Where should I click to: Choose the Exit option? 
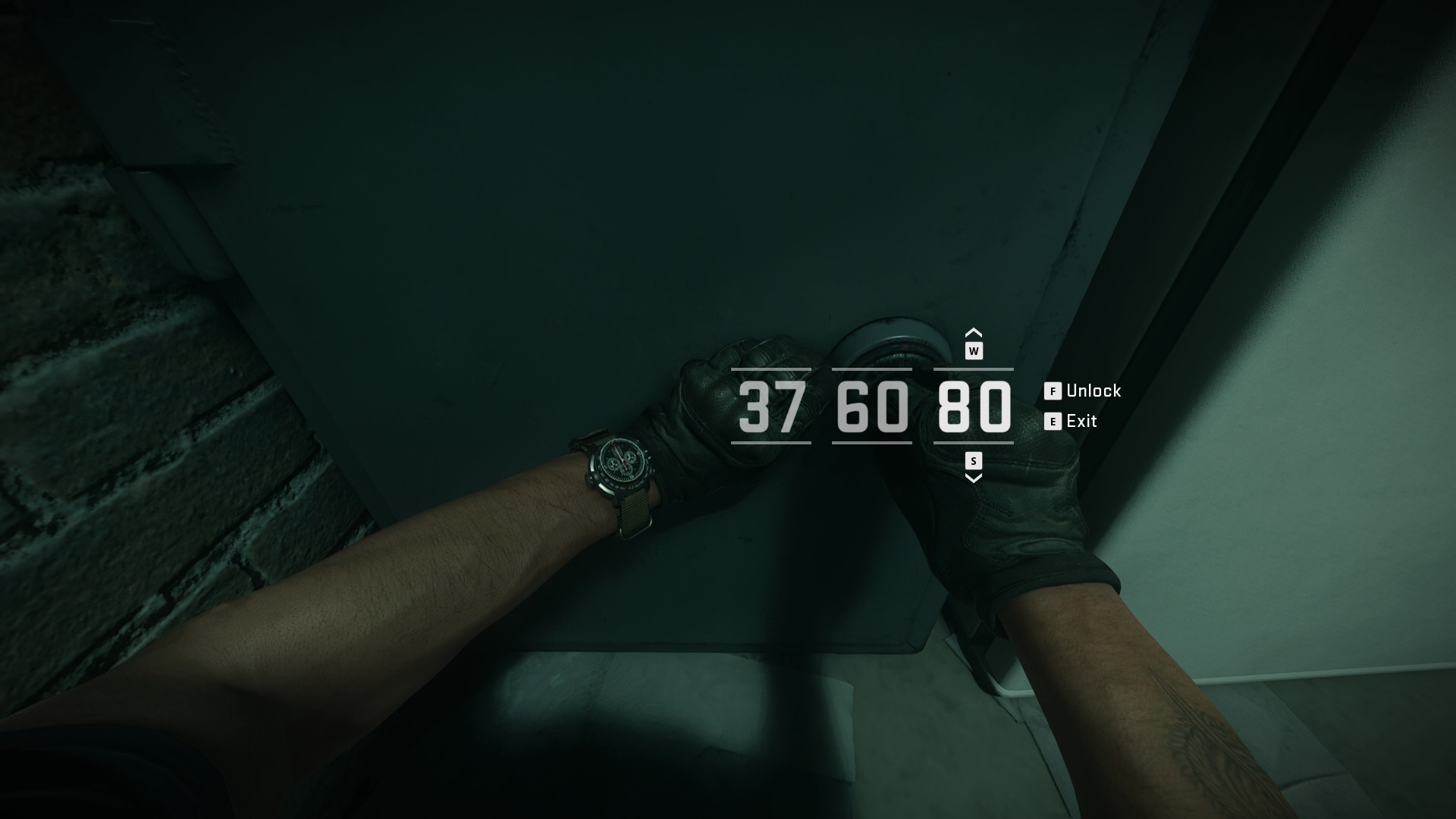[x=1082, y=421]
